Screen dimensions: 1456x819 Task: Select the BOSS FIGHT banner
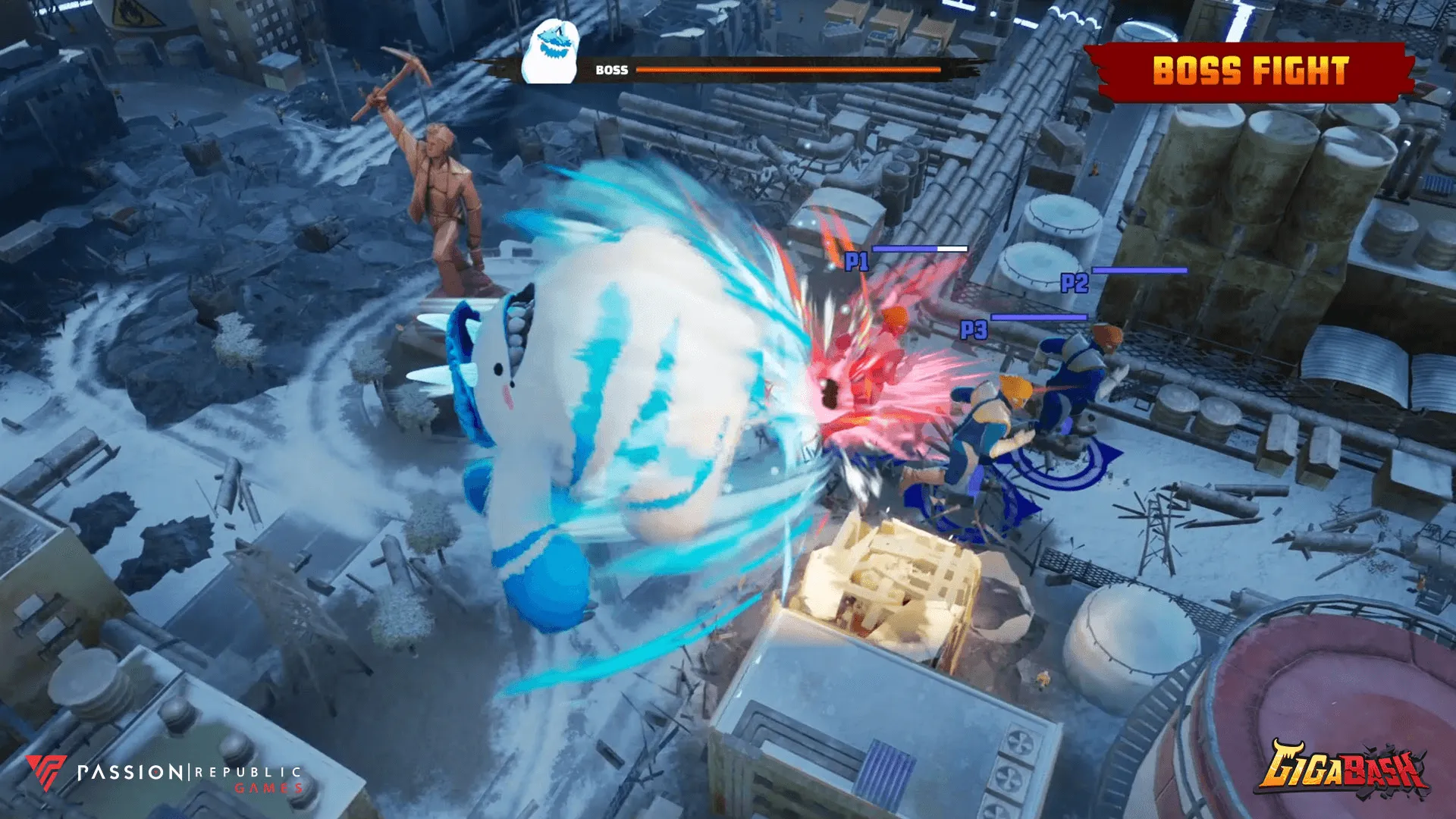[1250, 71]
